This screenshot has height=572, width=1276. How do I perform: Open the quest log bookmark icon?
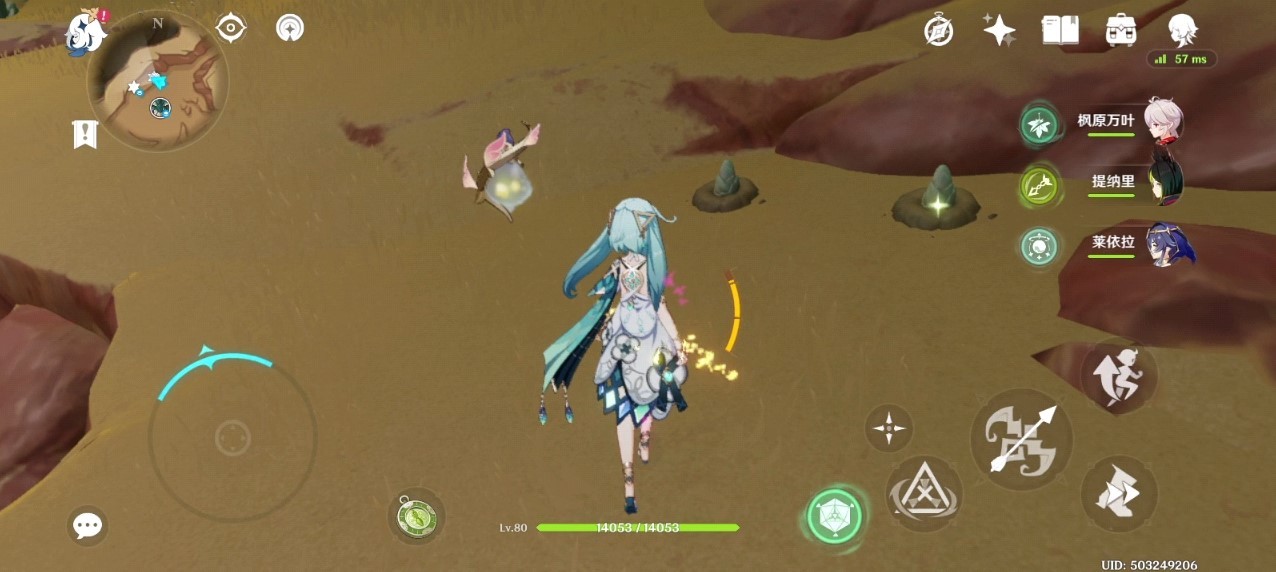pos(85,134)
